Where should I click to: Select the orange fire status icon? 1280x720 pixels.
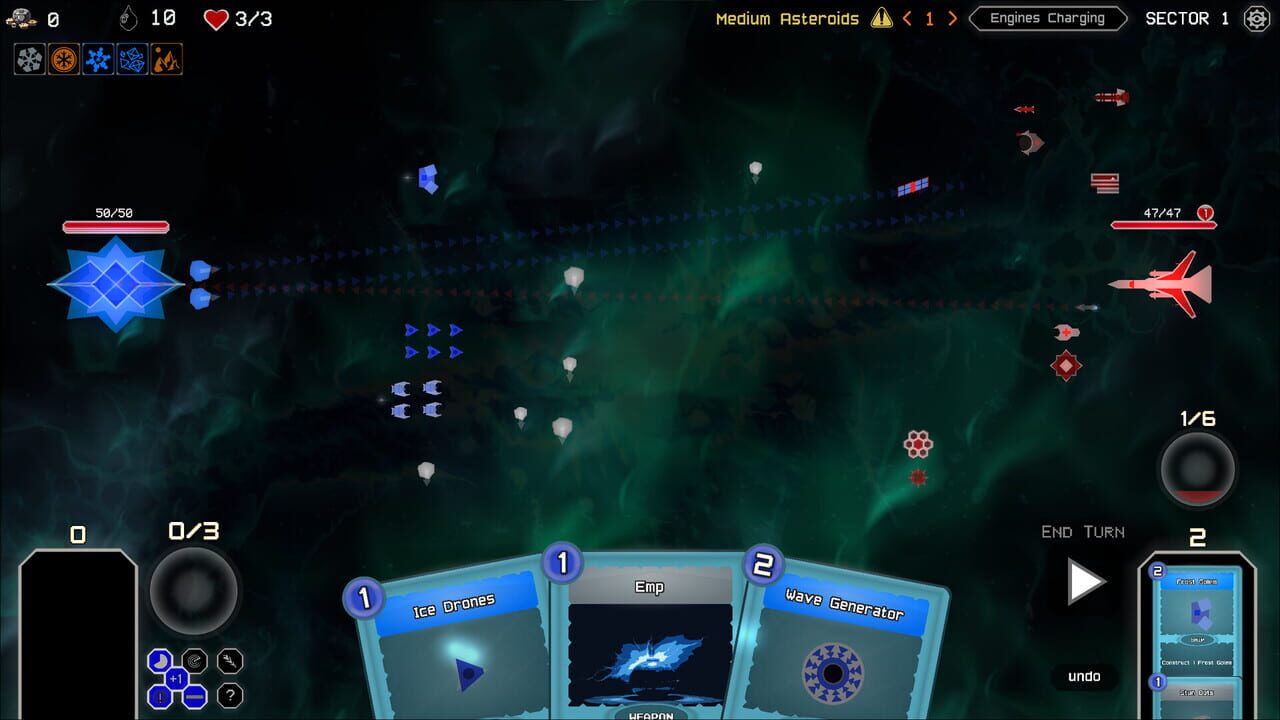[165, 60]
